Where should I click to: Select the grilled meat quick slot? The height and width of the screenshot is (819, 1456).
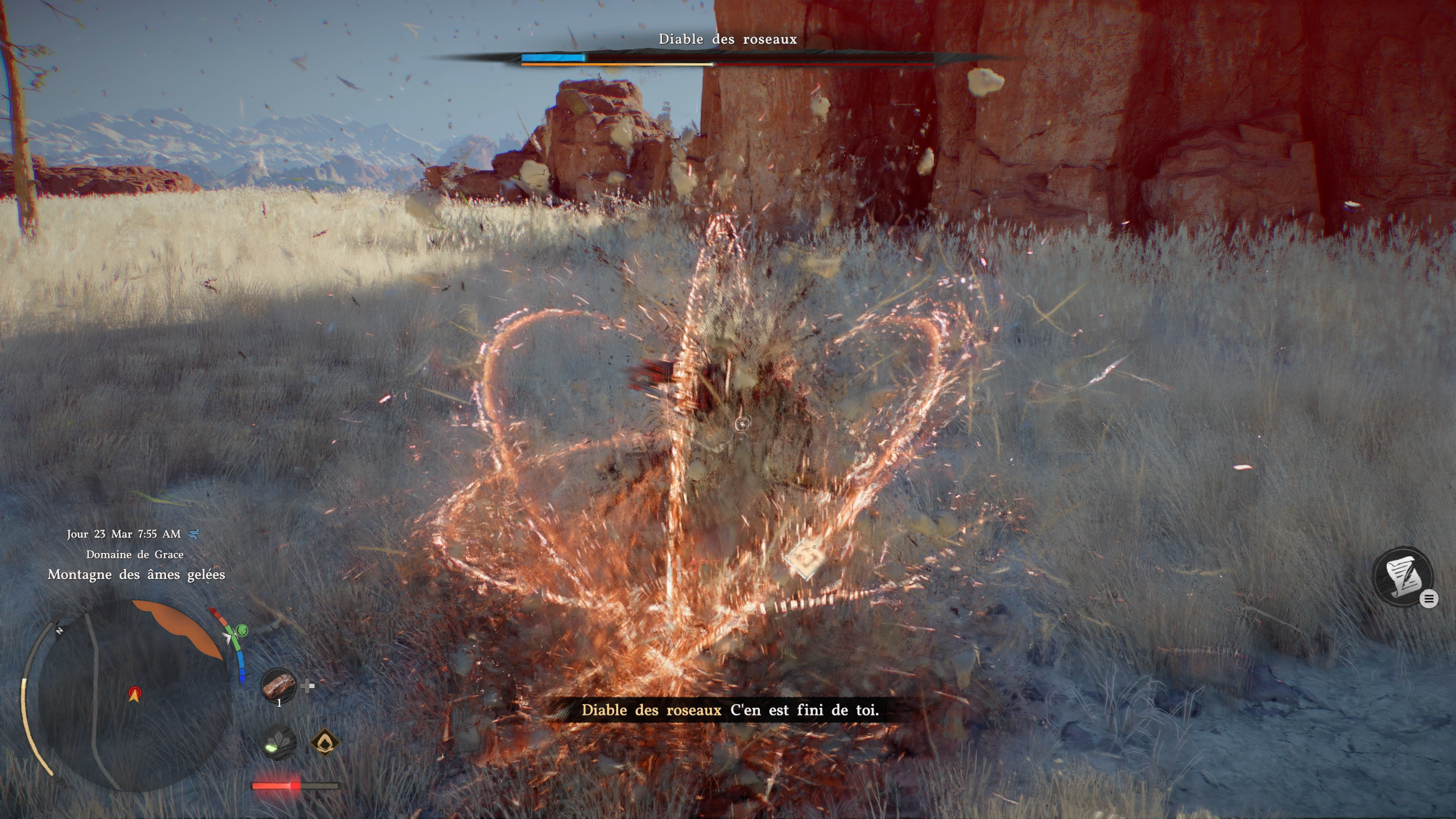279,685
